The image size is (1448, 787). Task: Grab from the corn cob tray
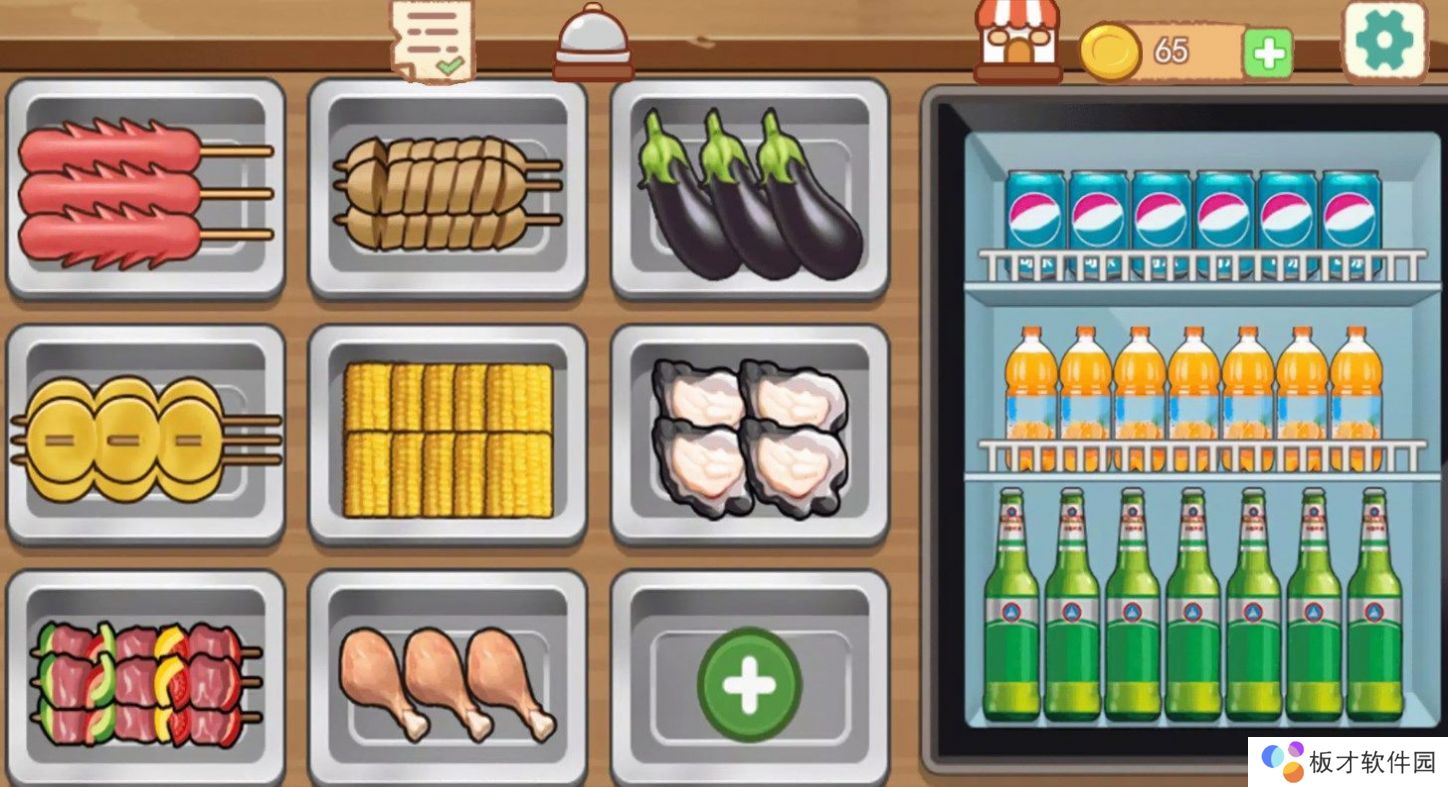click(x=447, y=438)
